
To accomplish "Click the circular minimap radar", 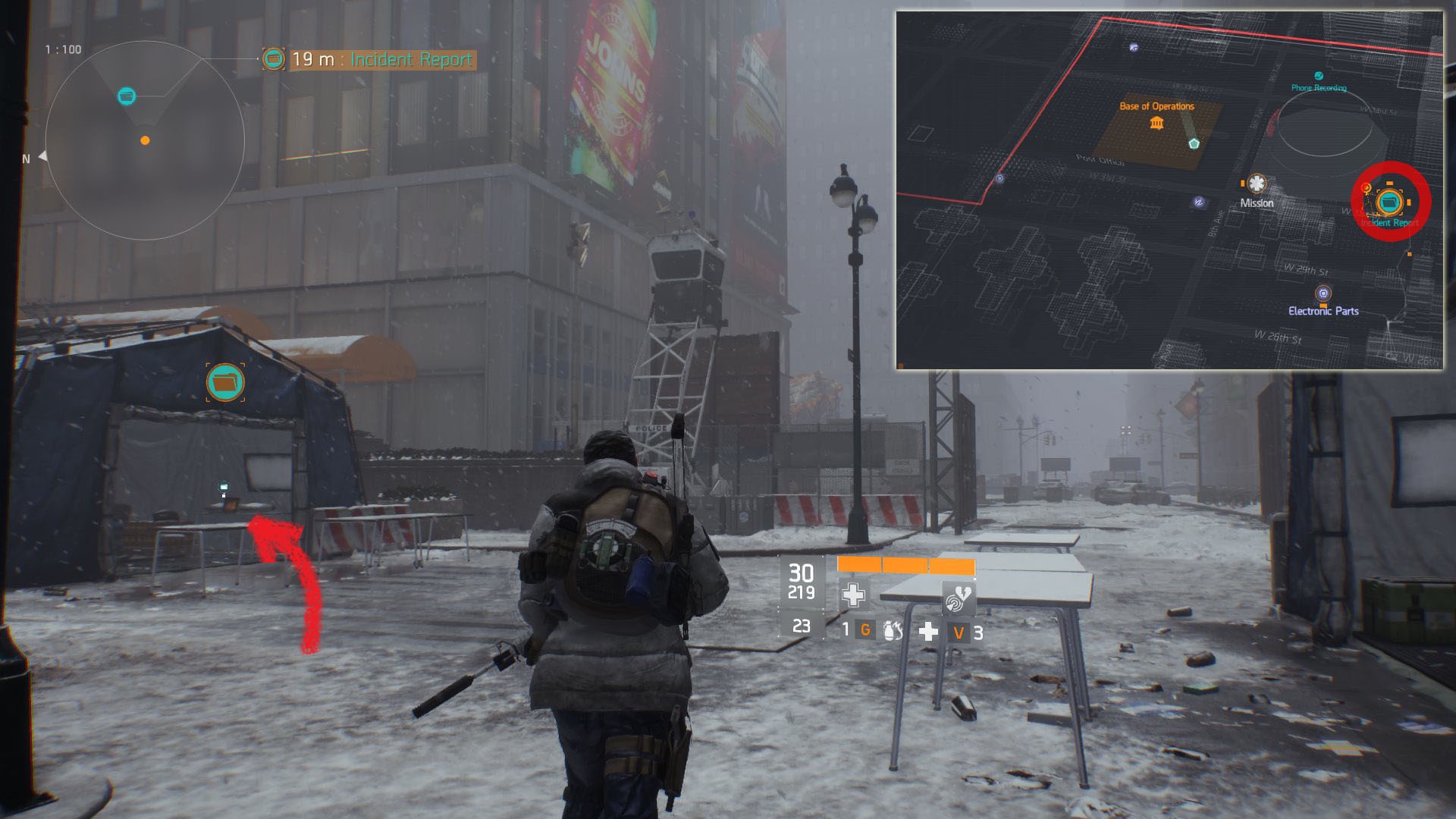I will pyautogui.click(x=145, y=140).
